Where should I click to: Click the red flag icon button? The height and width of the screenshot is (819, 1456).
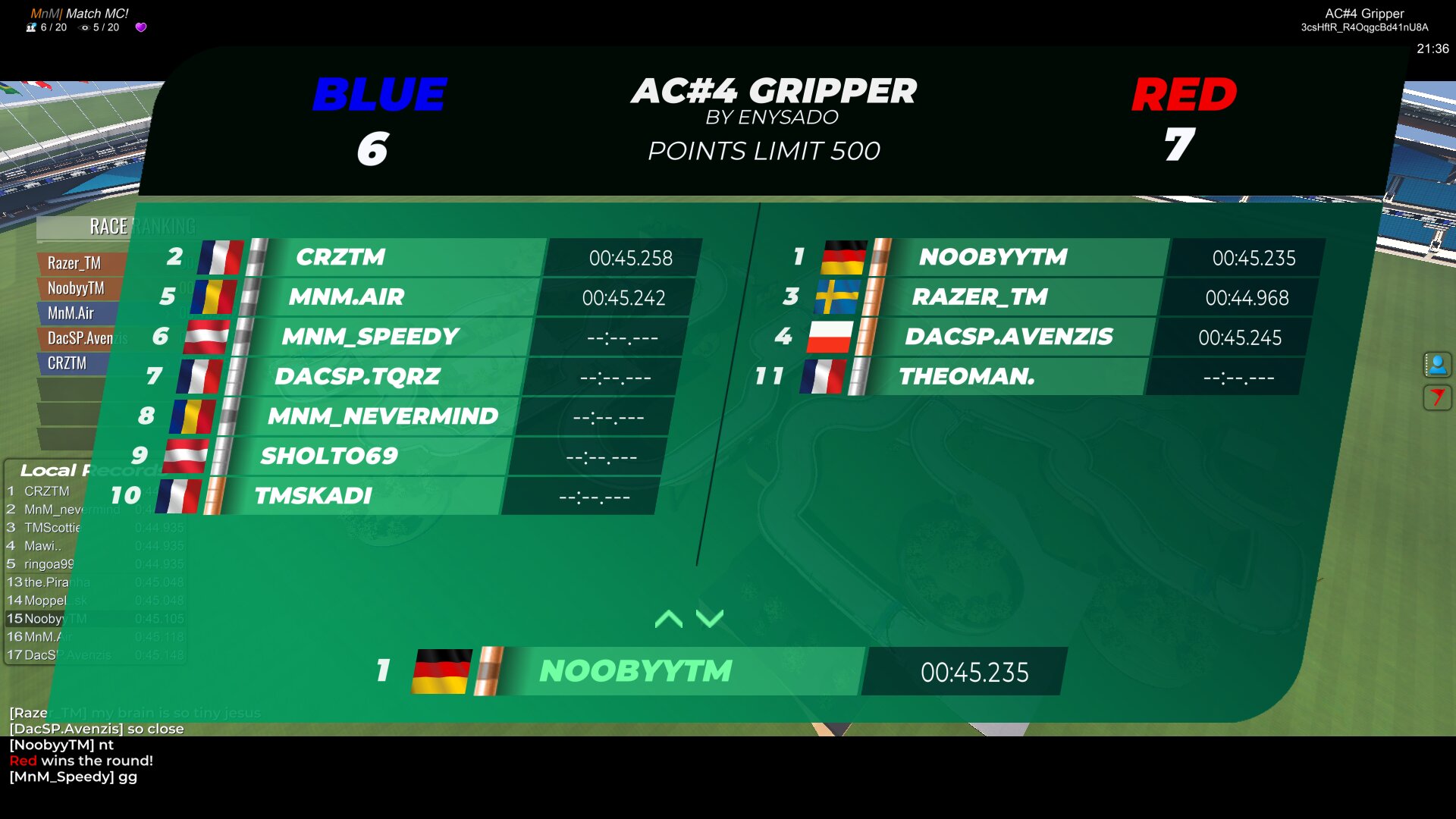[1437, 397]
